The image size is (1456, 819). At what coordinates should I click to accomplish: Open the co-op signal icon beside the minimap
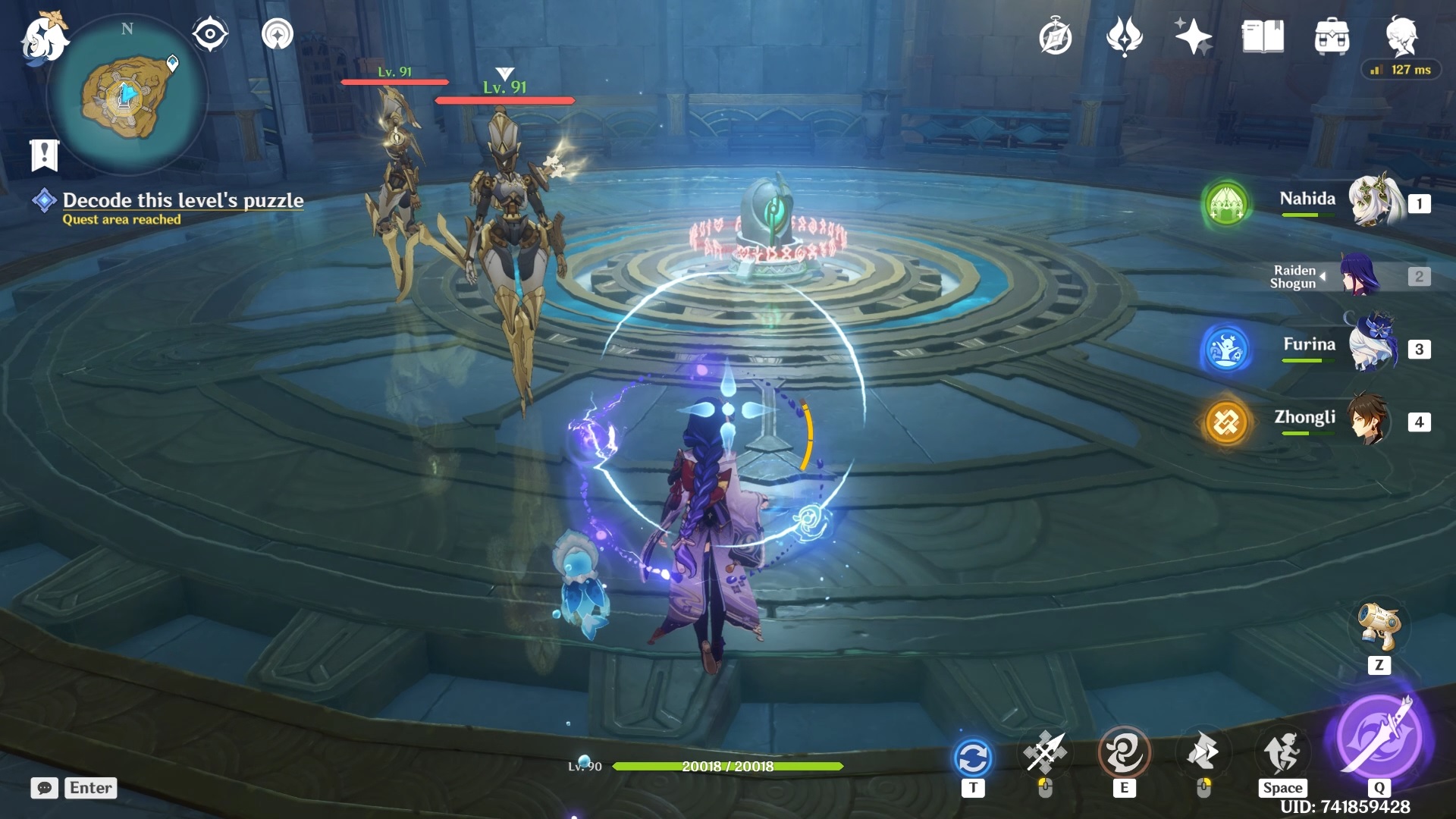point(278,34)
